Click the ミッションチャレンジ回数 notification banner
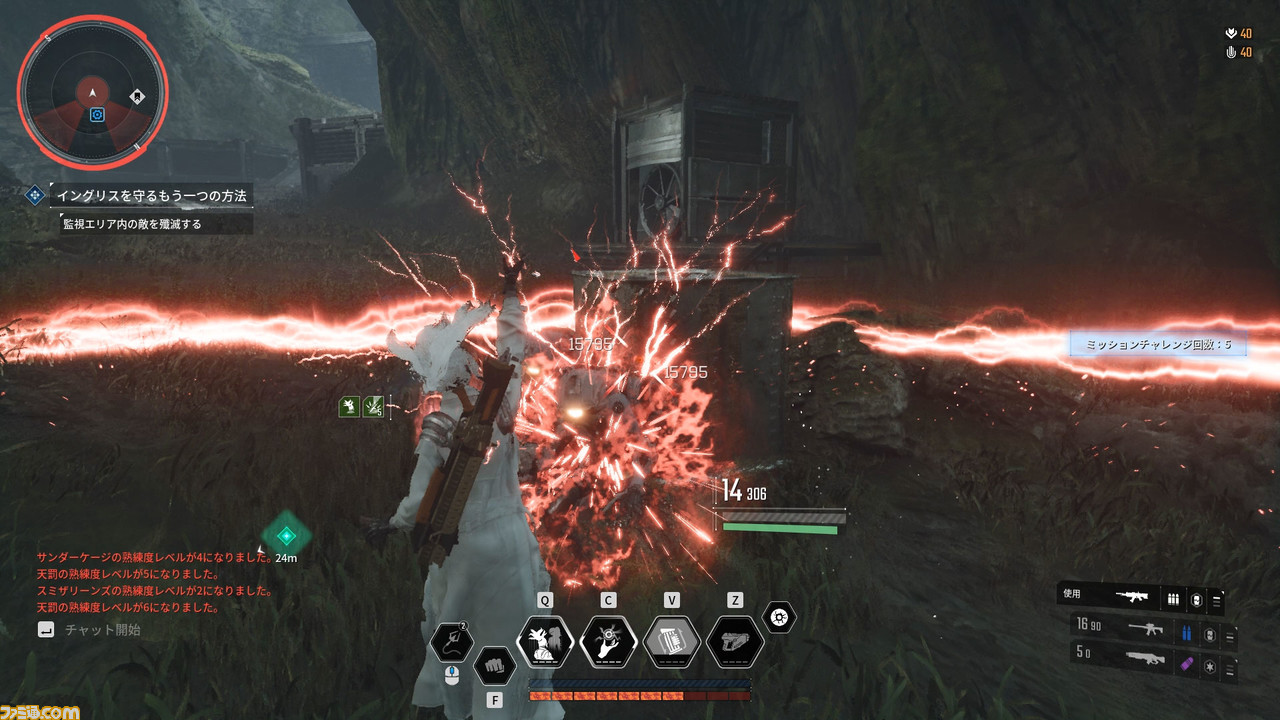 click(1158, 344)
